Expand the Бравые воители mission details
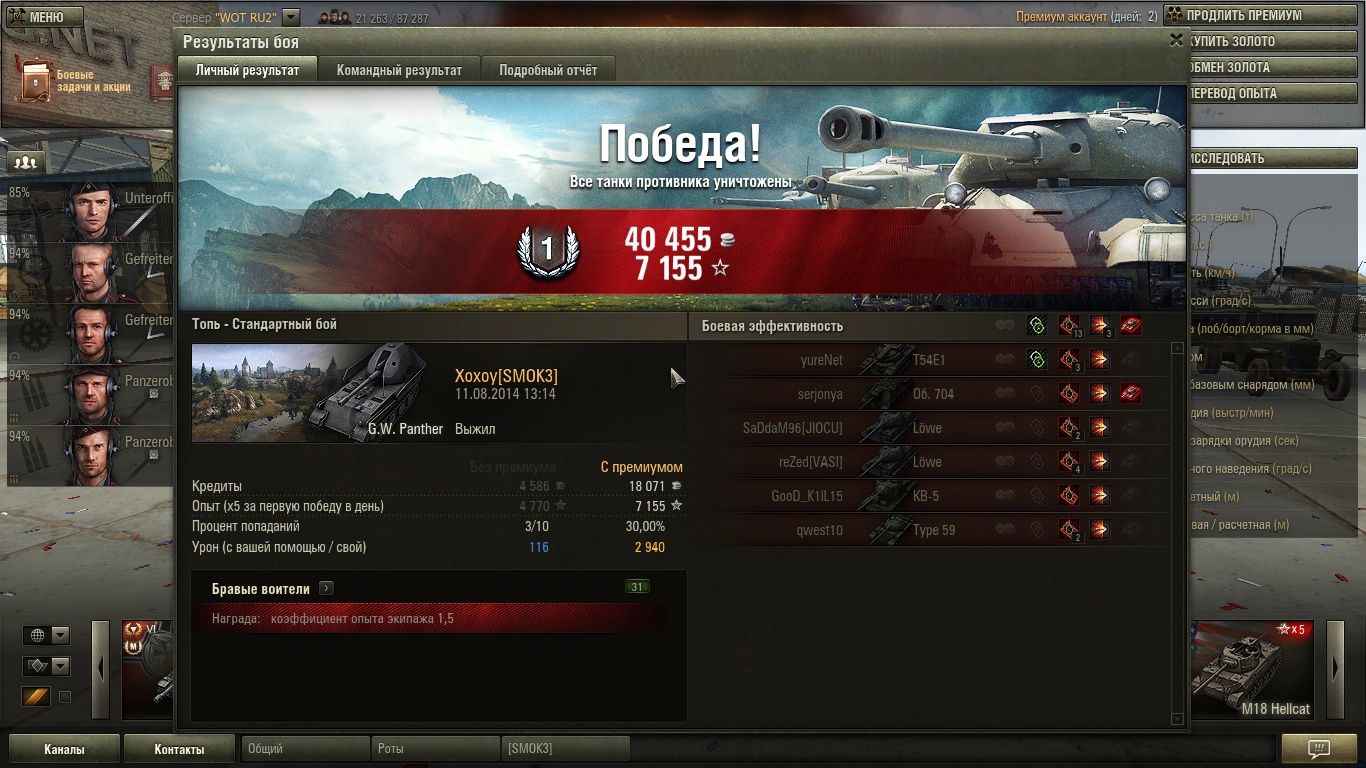 coord(326,589)
